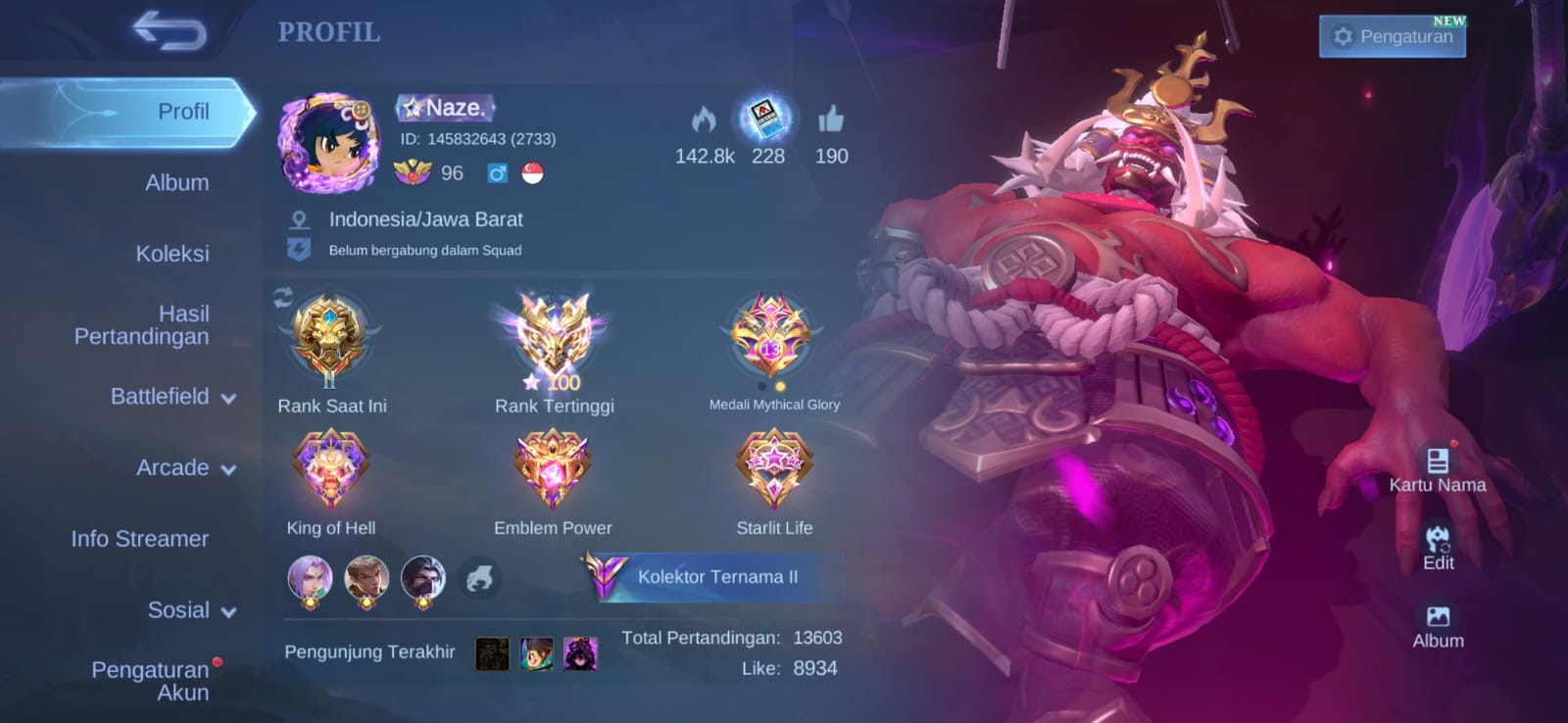Expand the Arcade section
The width and height of the screenshot is (1568, 723).
pos(185,468)
